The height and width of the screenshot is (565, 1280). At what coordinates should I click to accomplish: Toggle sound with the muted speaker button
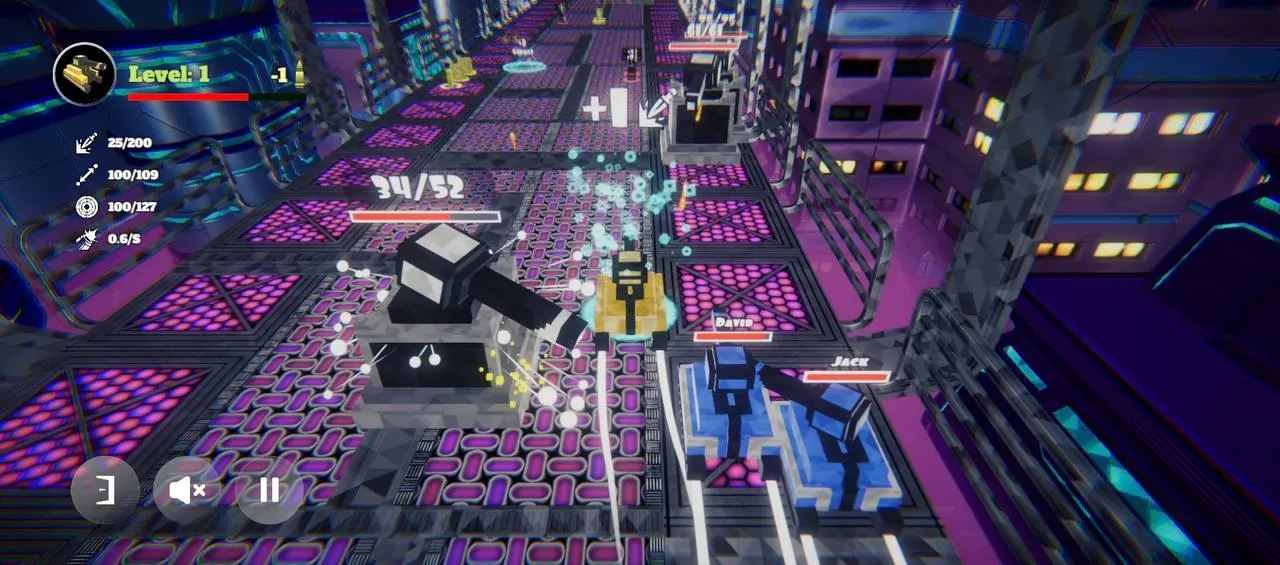click(x=187, y=490)
